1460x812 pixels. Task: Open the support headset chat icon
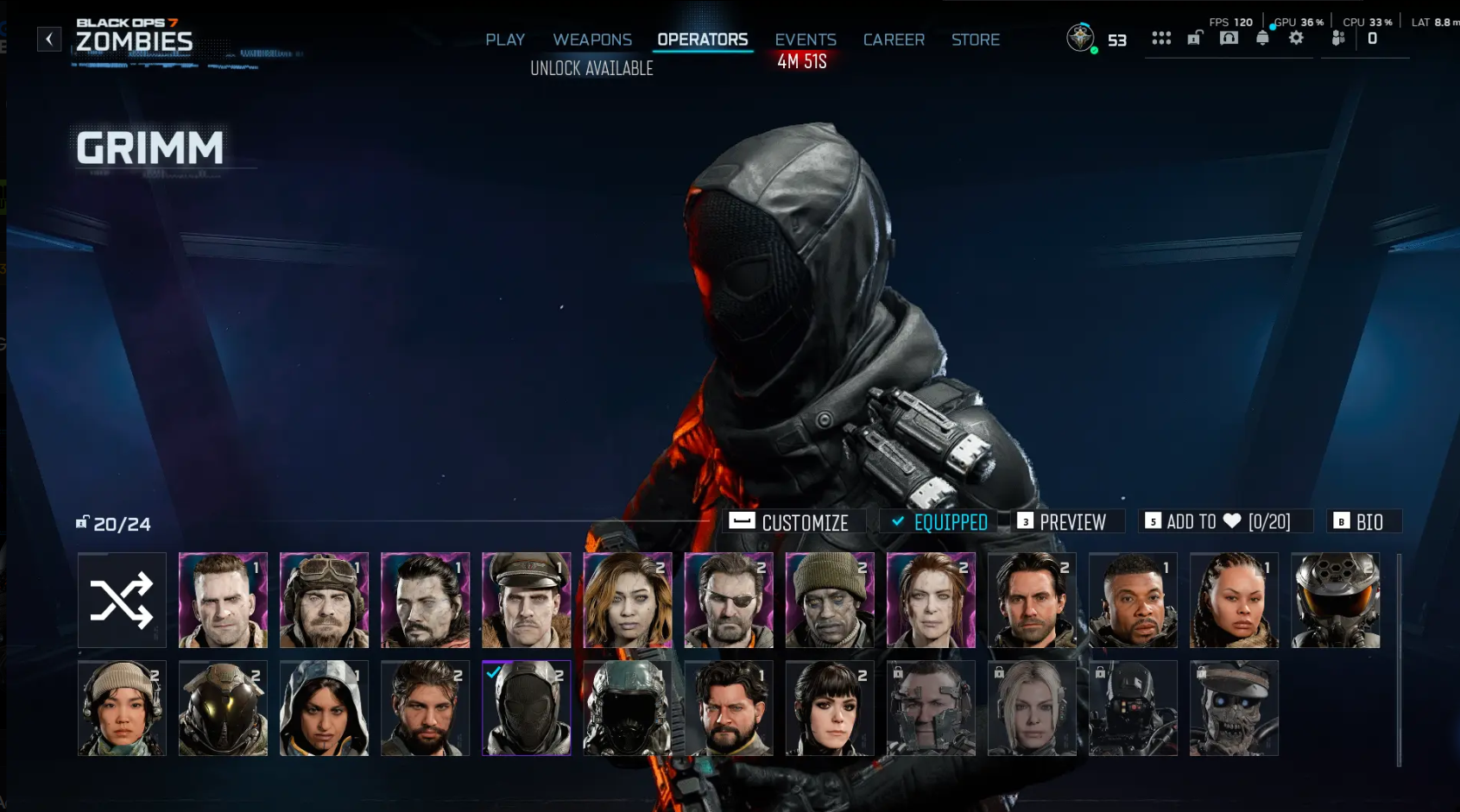click(1229, 37)
